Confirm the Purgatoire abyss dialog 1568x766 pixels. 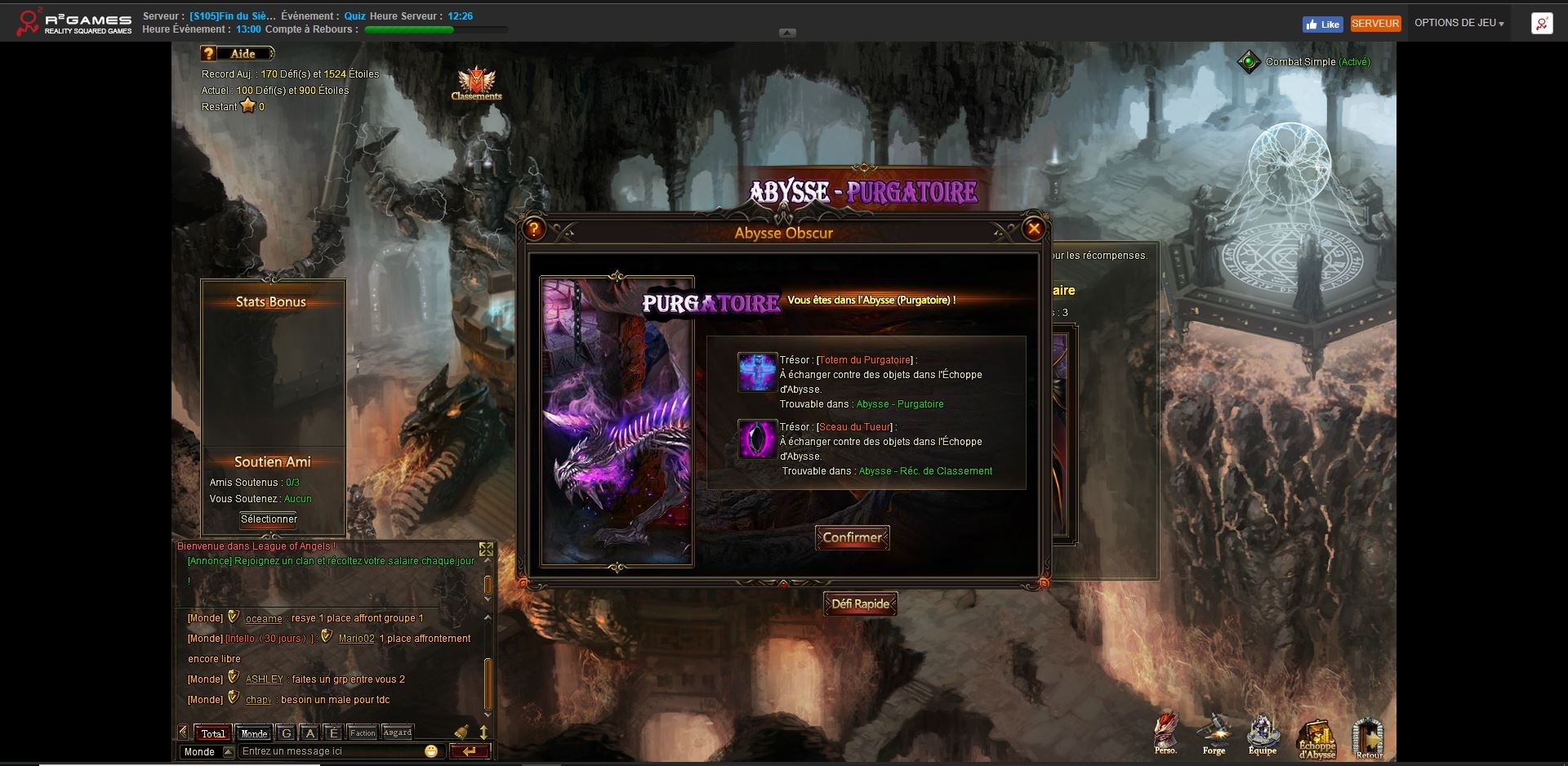pyautogui.click(x=852, y=537)
